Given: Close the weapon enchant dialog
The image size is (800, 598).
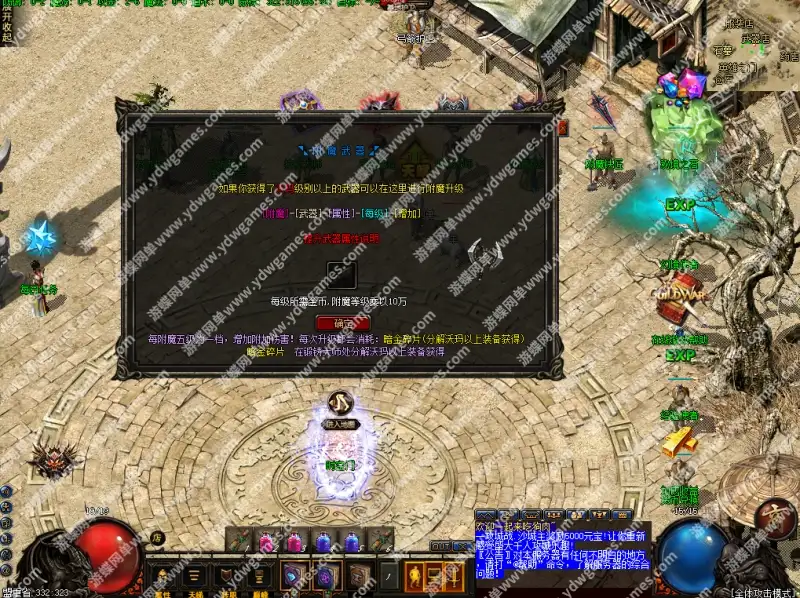Looking at the screenshot, I should pos(562,127).
